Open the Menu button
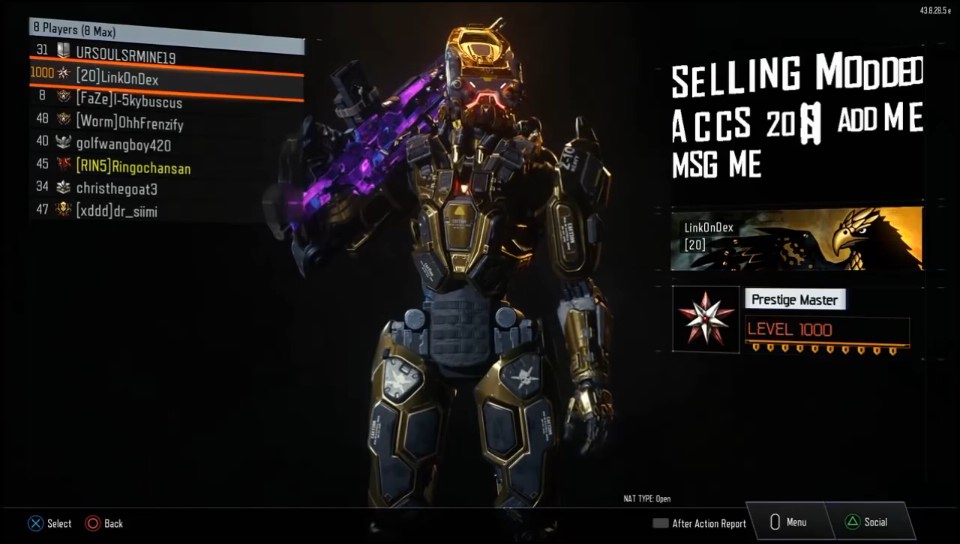 click(788, 522)
